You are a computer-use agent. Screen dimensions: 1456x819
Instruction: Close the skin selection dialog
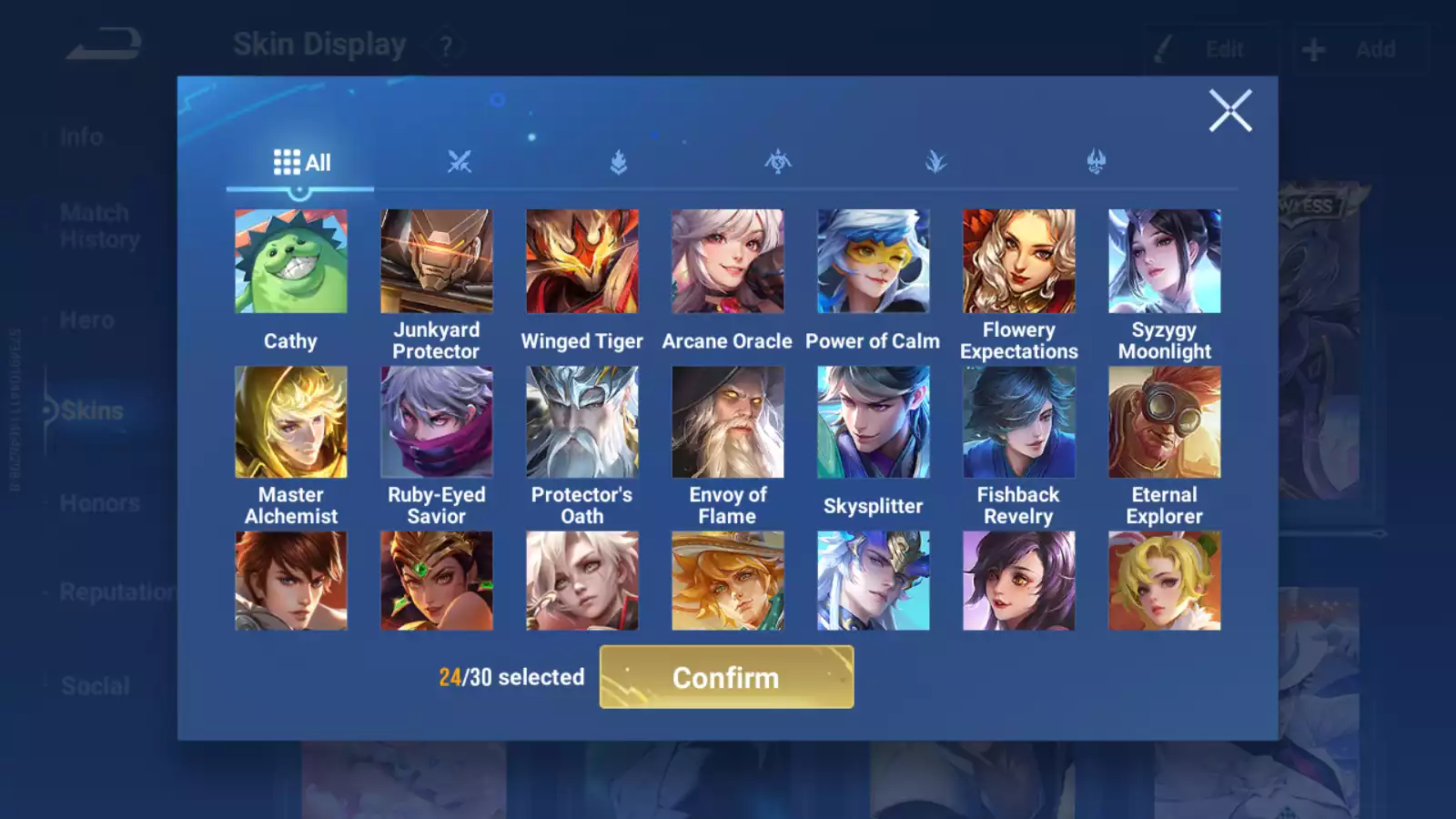point(1230,111)
